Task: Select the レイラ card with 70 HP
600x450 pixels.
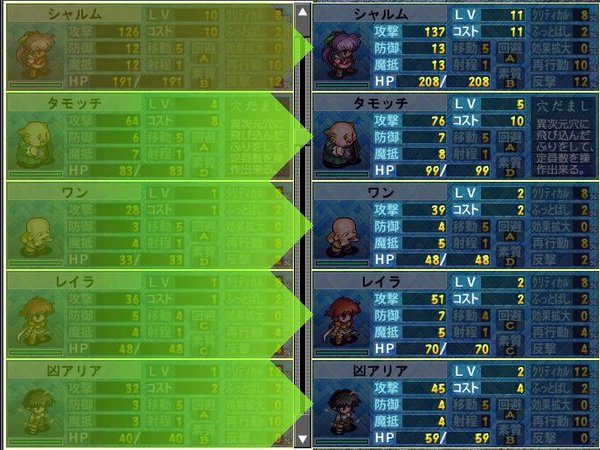Action: coord(453,314)
